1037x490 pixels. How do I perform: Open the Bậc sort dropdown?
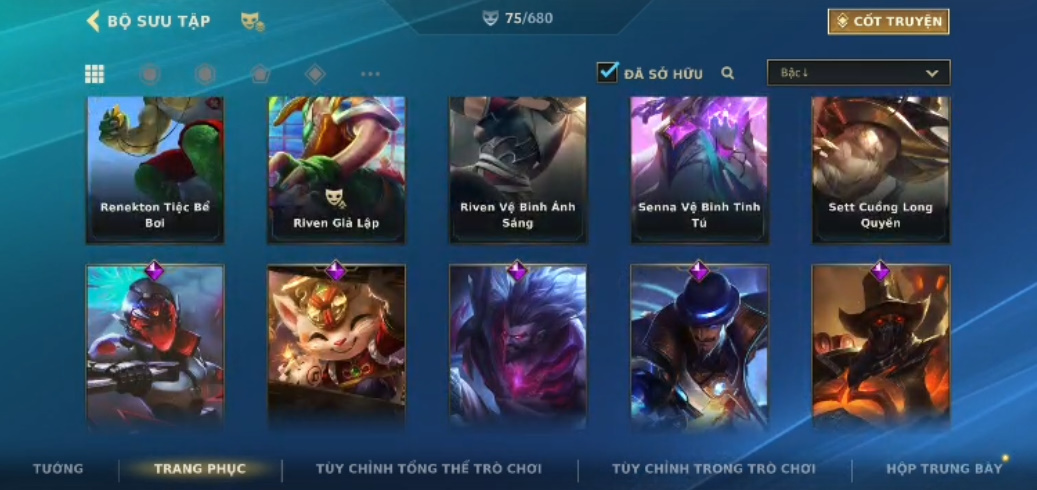pos(858,73)
